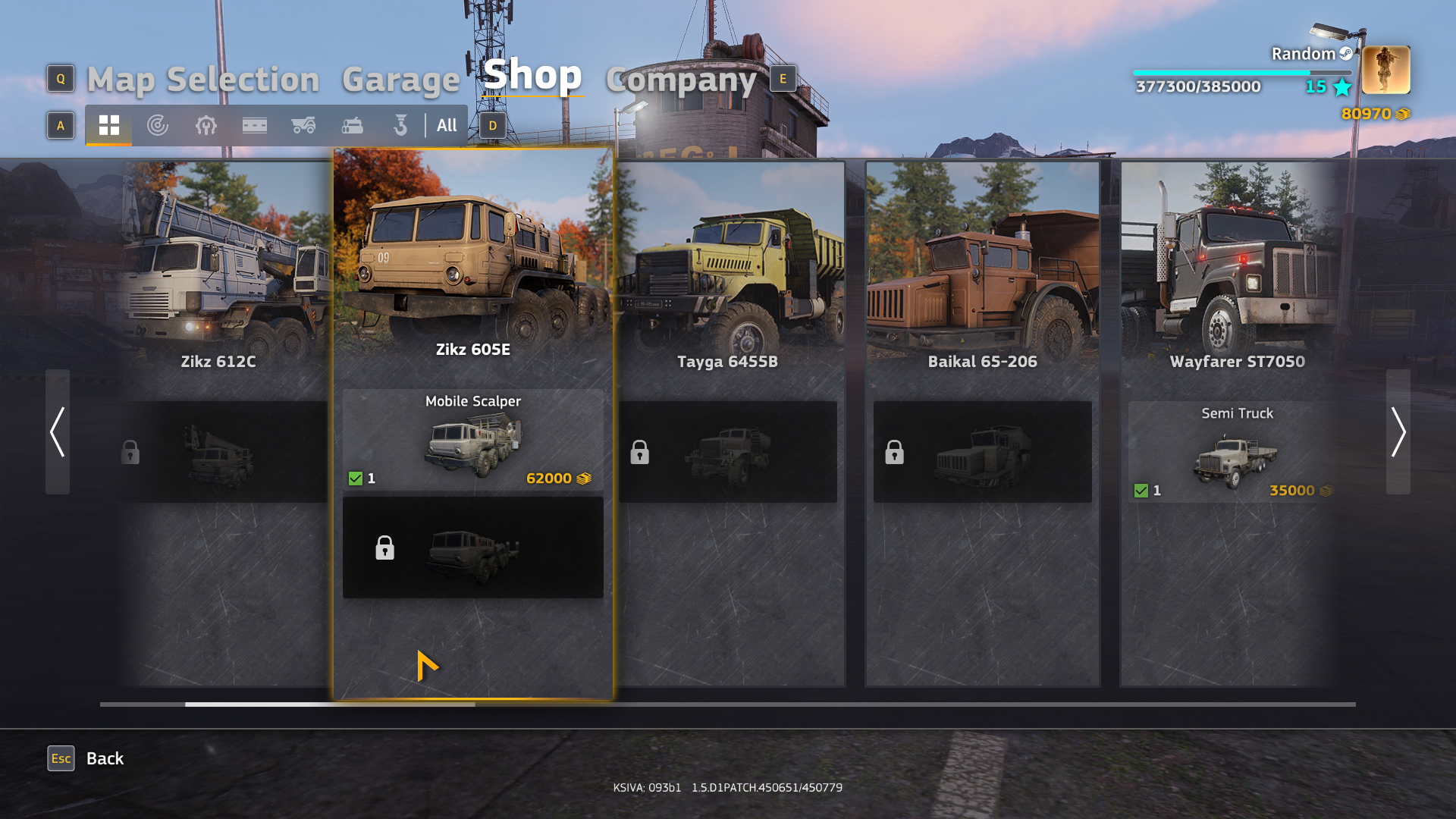The height and width of the screenshot is (819, 1456).
Task: Toggle the checkbox on the Mobile Scalper variant
Action: pos(356,478)
